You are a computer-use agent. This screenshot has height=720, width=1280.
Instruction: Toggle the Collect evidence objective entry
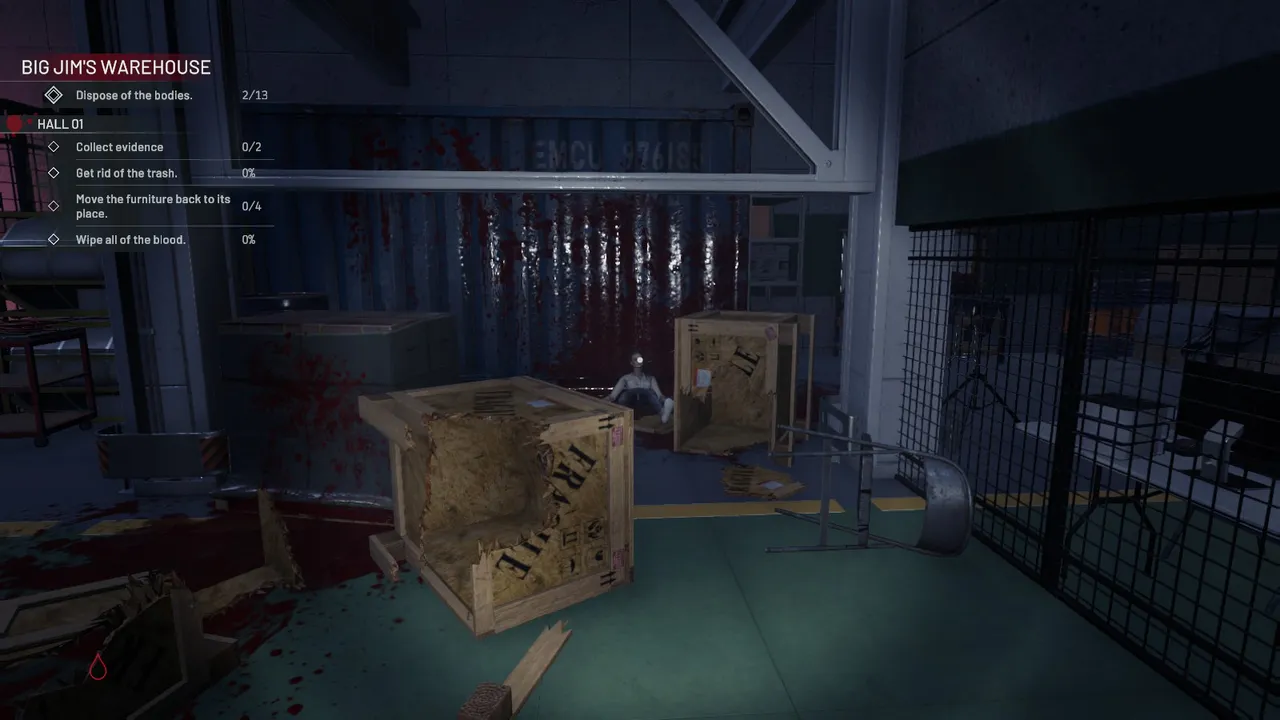pos(120,147)
